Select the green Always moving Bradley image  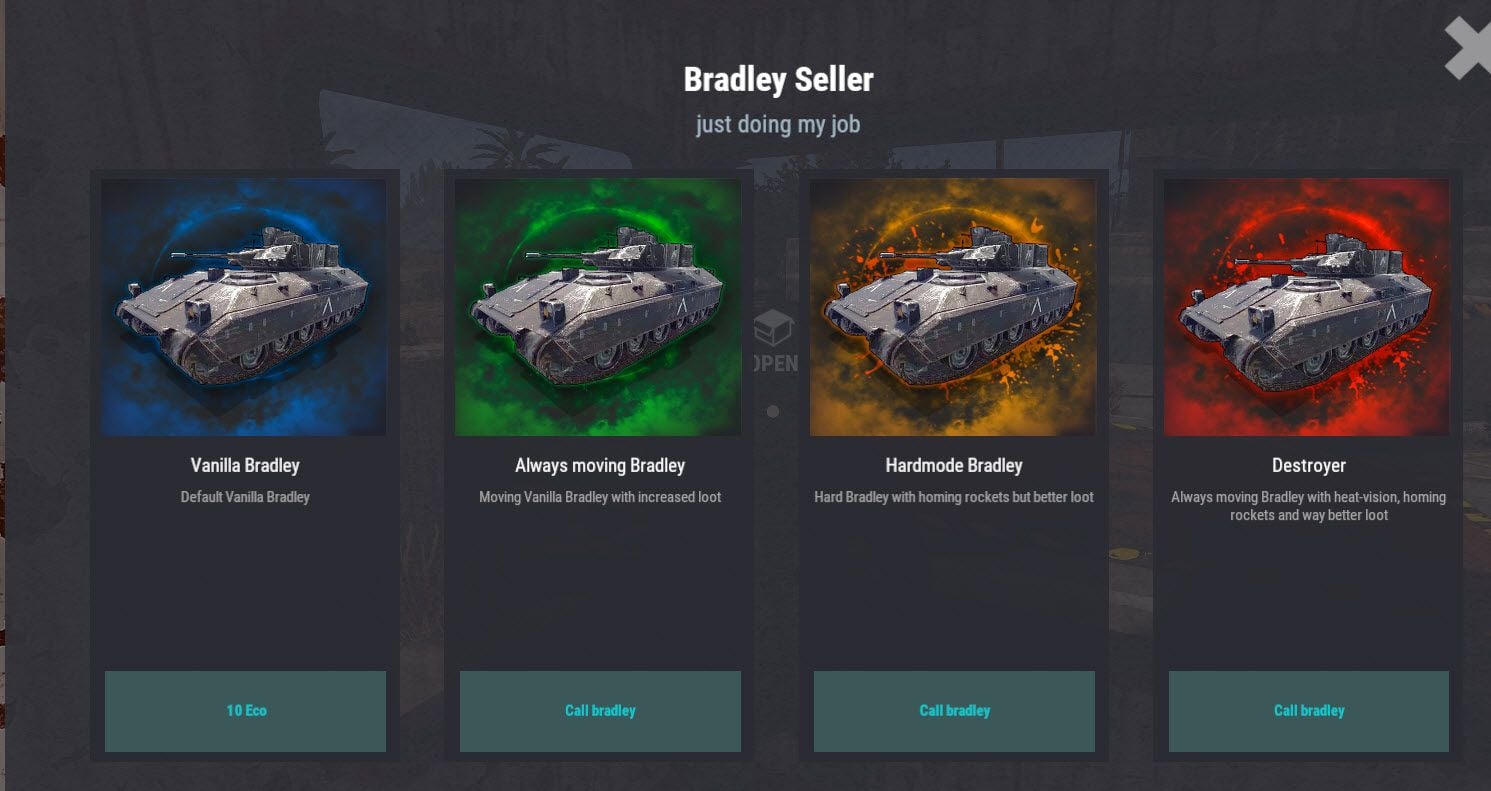[598, 307]
